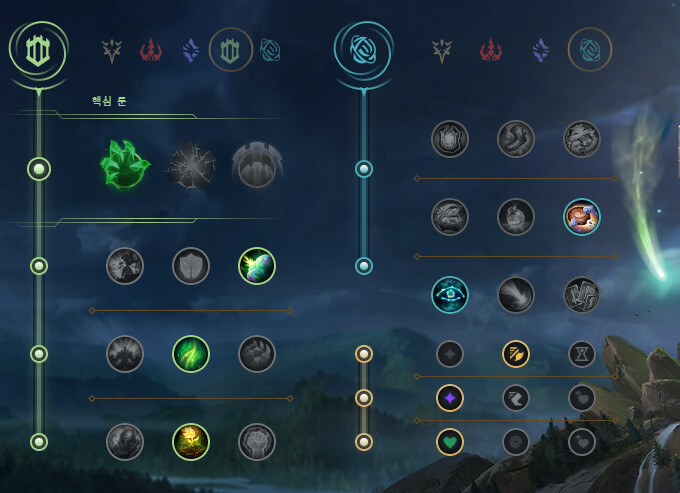Image resolution: width=680 pixels, height=493 pixels.
Task: Pick the Conditioning rune
Action: point(125,354)
